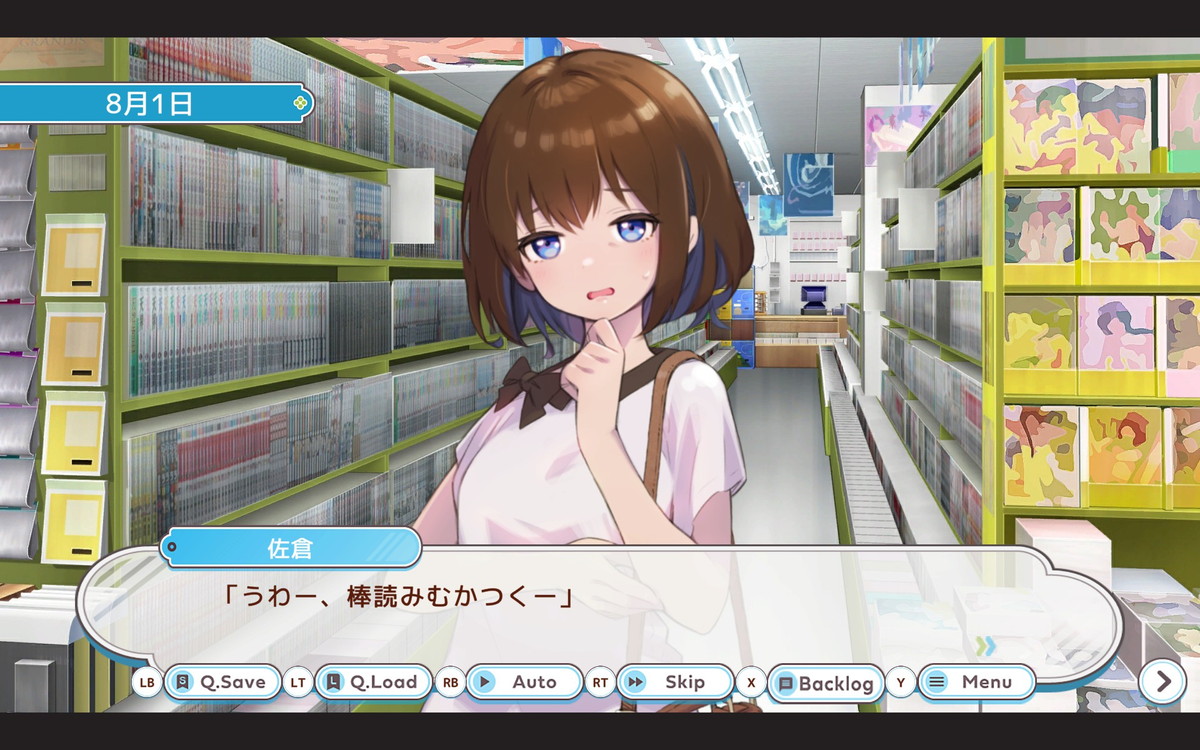Enable Auto text advance mode
Image resolution: width=1200 pixels, height=750 pixels.
pos(524,682)
